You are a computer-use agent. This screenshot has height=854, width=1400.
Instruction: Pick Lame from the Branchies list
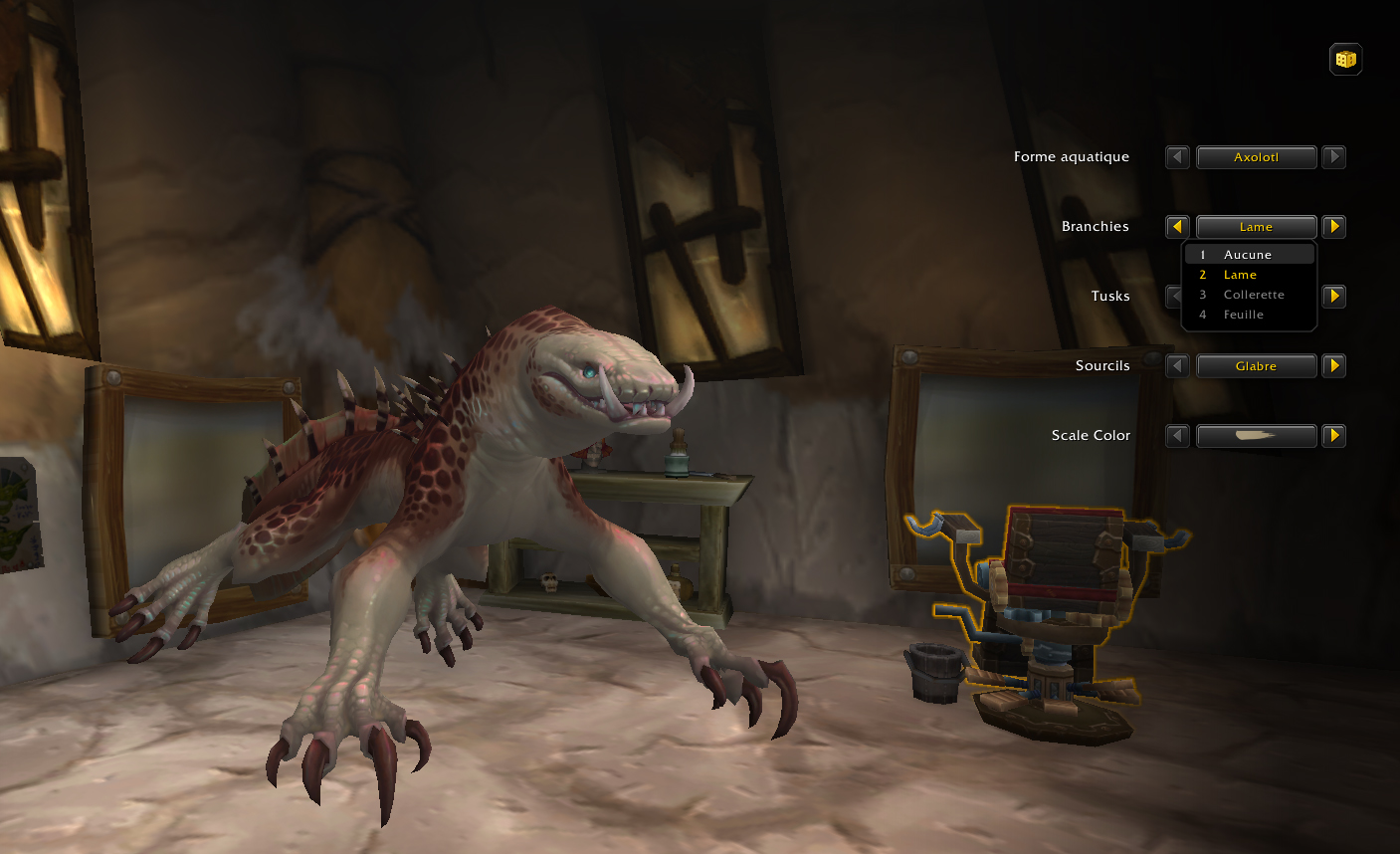[1240, 275]
